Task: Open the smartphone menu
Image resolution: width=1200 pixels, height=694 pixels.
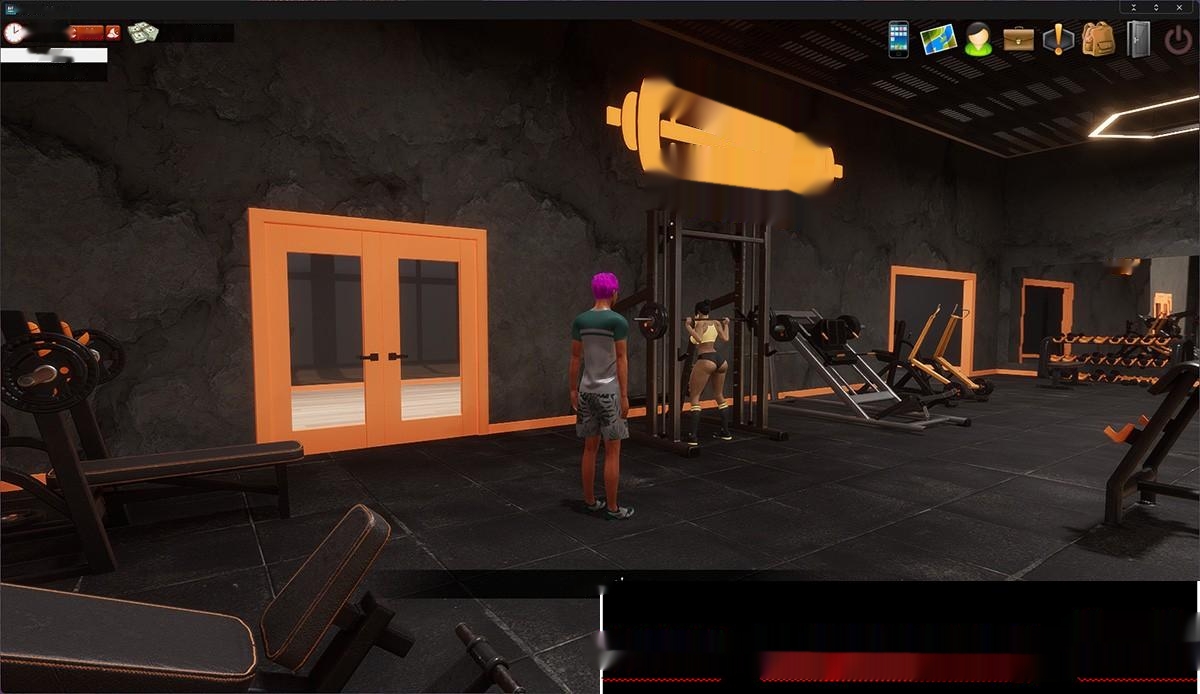Action: [898, 39]
